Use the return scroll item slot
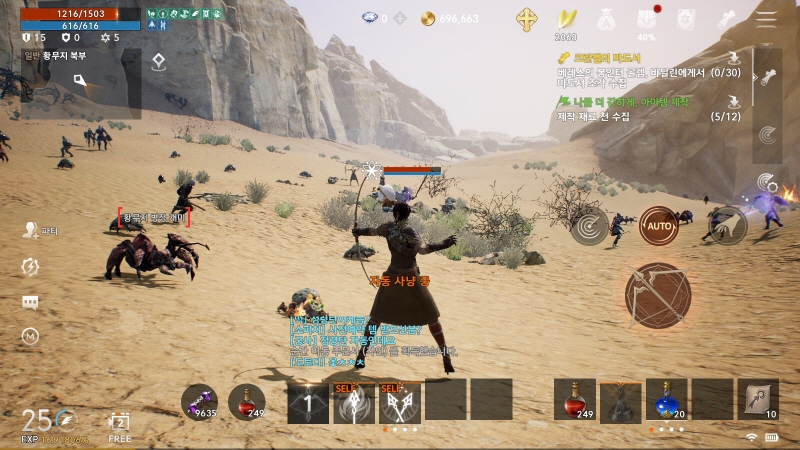Viewport: 800px width, 450px height. click(758, 399)
